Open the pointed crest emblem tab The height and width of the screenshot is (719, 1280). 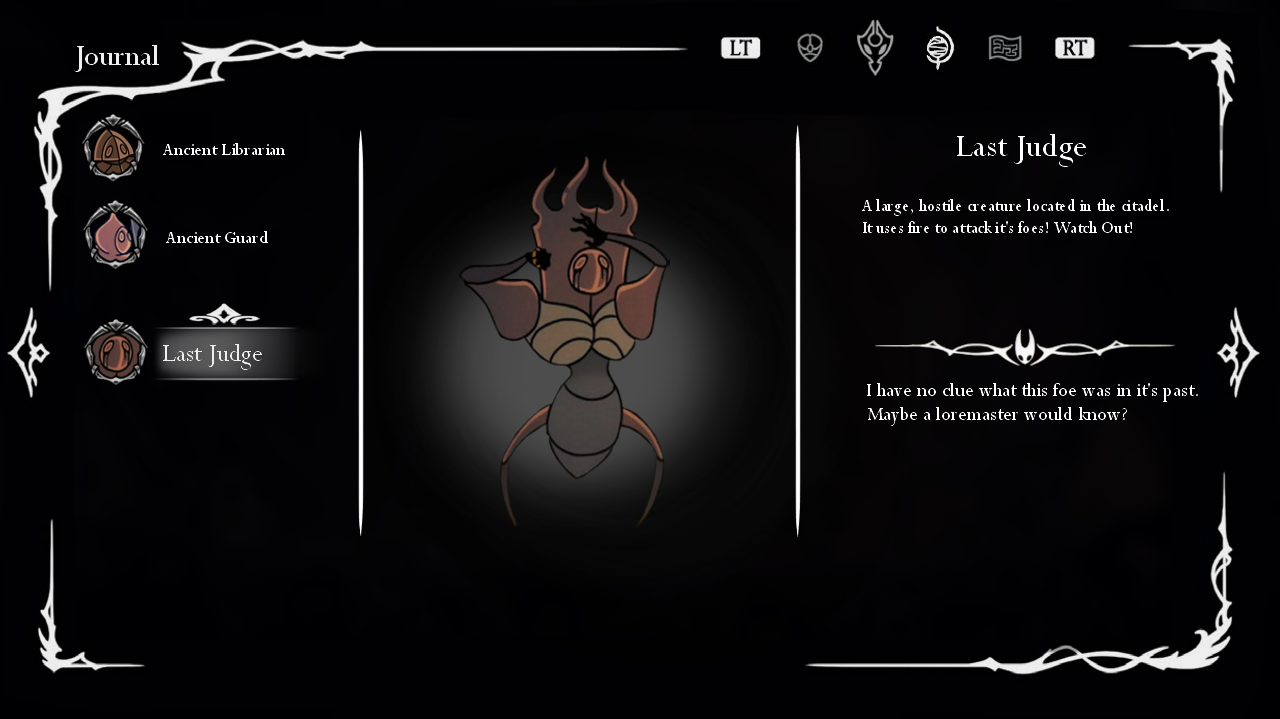click(875, 48)
